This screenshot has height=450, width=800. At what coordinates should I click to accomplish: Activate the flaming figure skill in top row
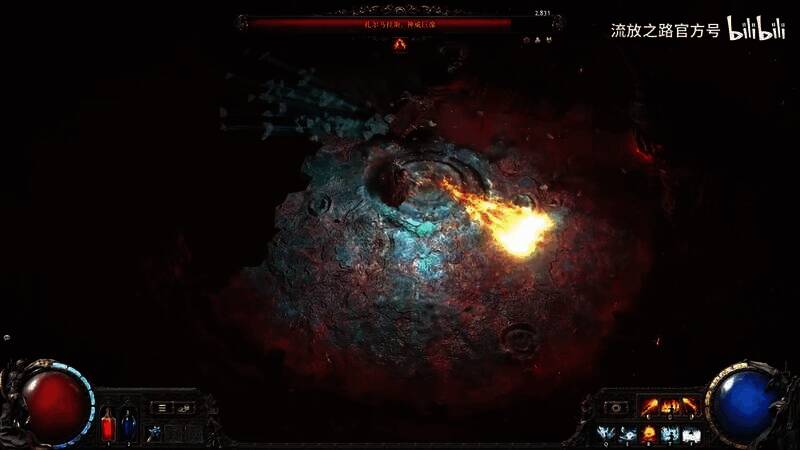point(669,407)
